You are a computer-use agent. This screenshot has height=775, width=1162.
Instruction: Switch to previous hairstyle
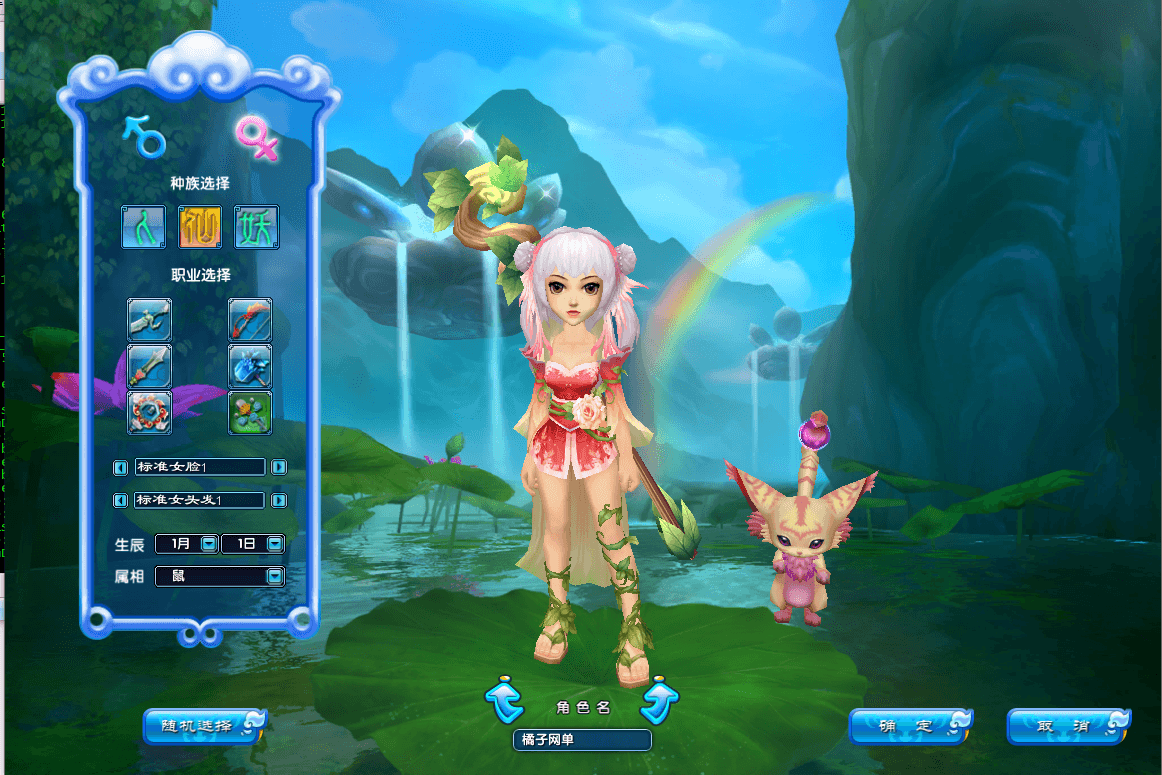tap(121, 500)
